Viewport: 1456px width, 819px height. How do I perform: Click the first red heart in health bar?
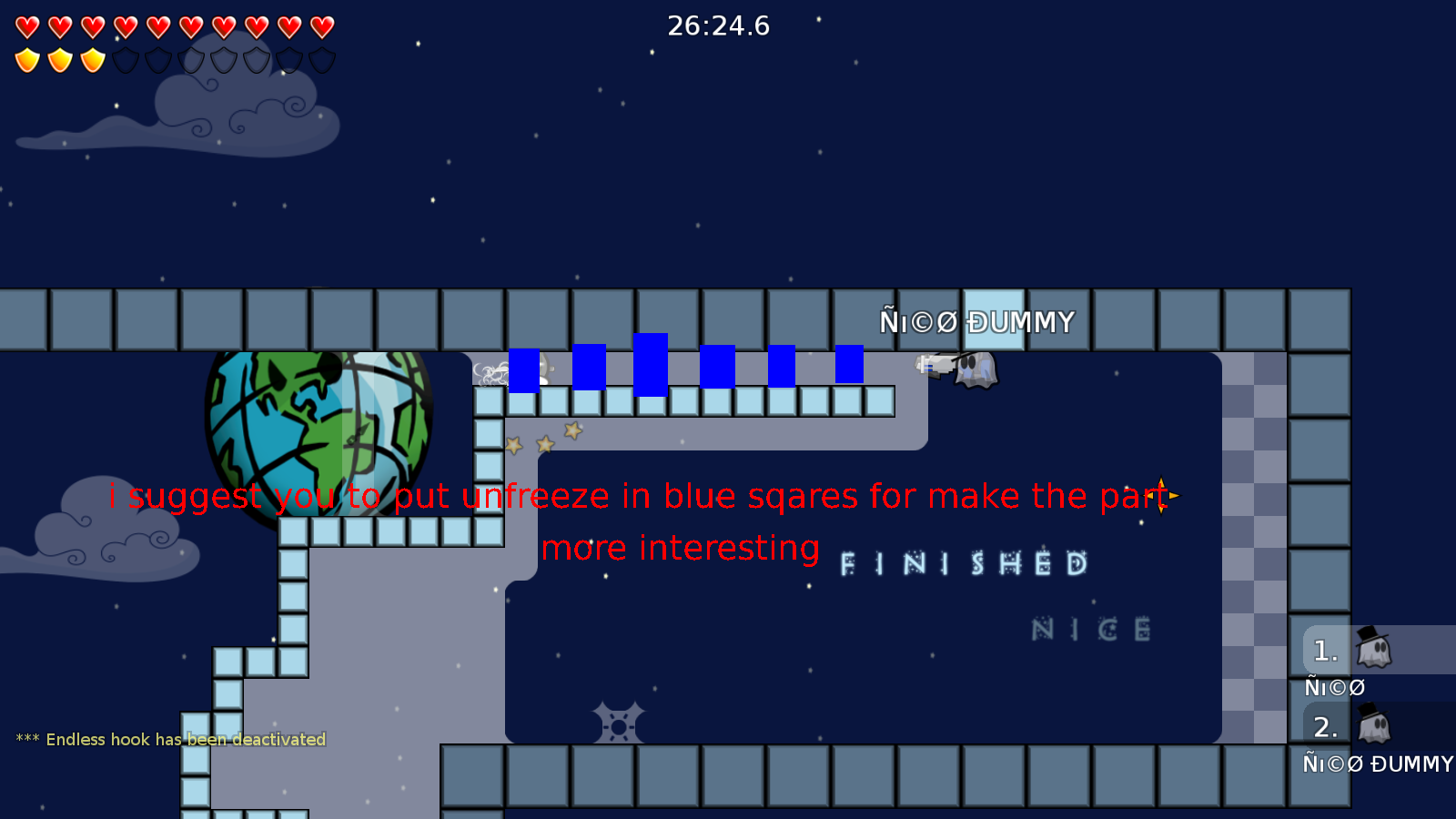[27, 25]
